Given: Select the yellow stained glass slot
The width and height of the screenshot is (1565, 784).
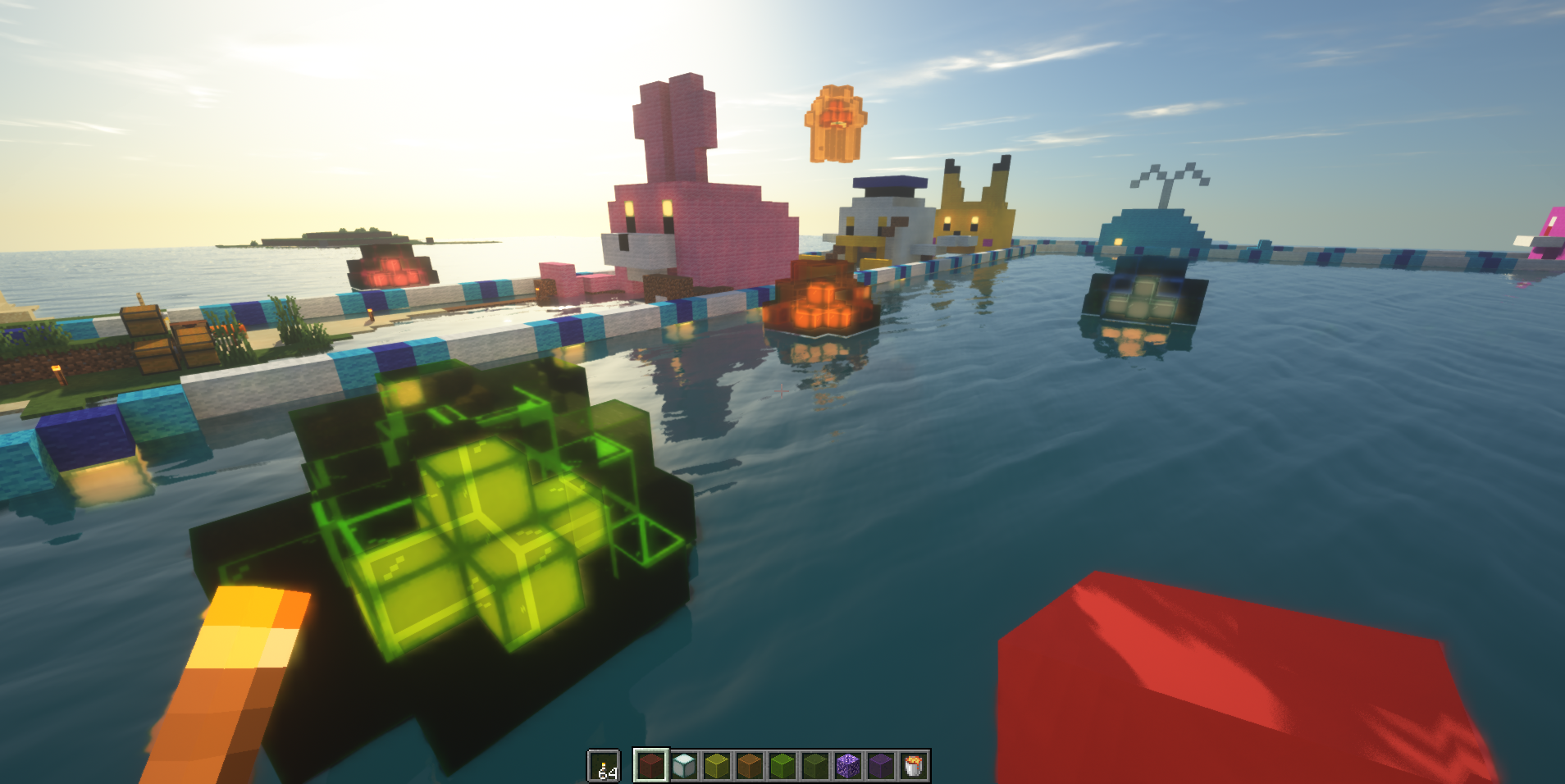Looking at the screenshot, I should (x=717, y=766).
